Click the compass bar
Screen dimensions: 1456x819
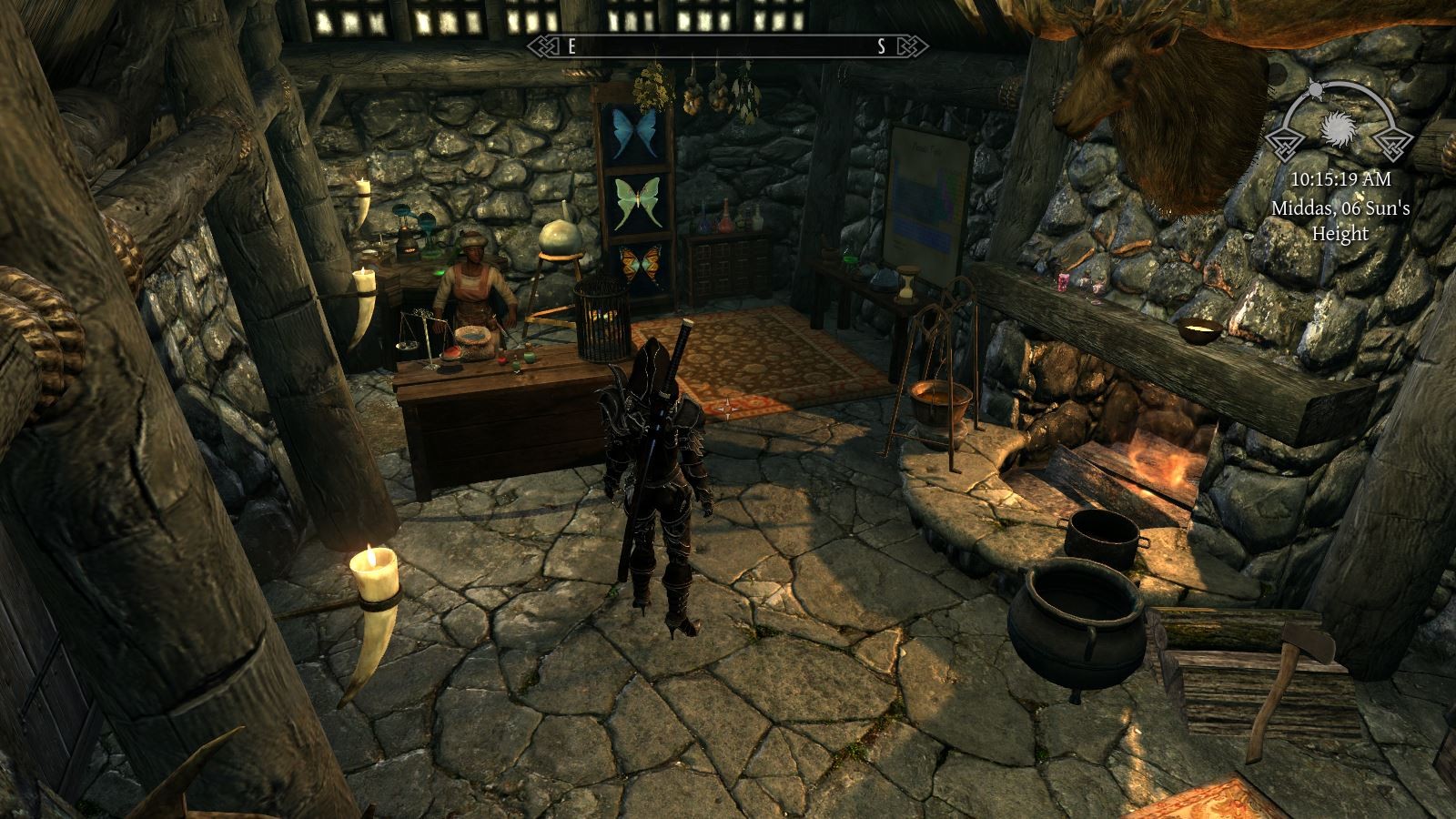[727, 47]
